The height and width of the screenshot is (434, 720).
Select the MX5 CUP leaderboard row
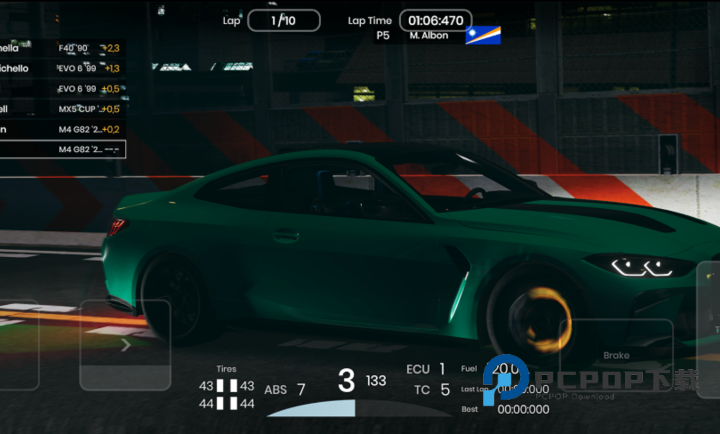pos(60,108)
